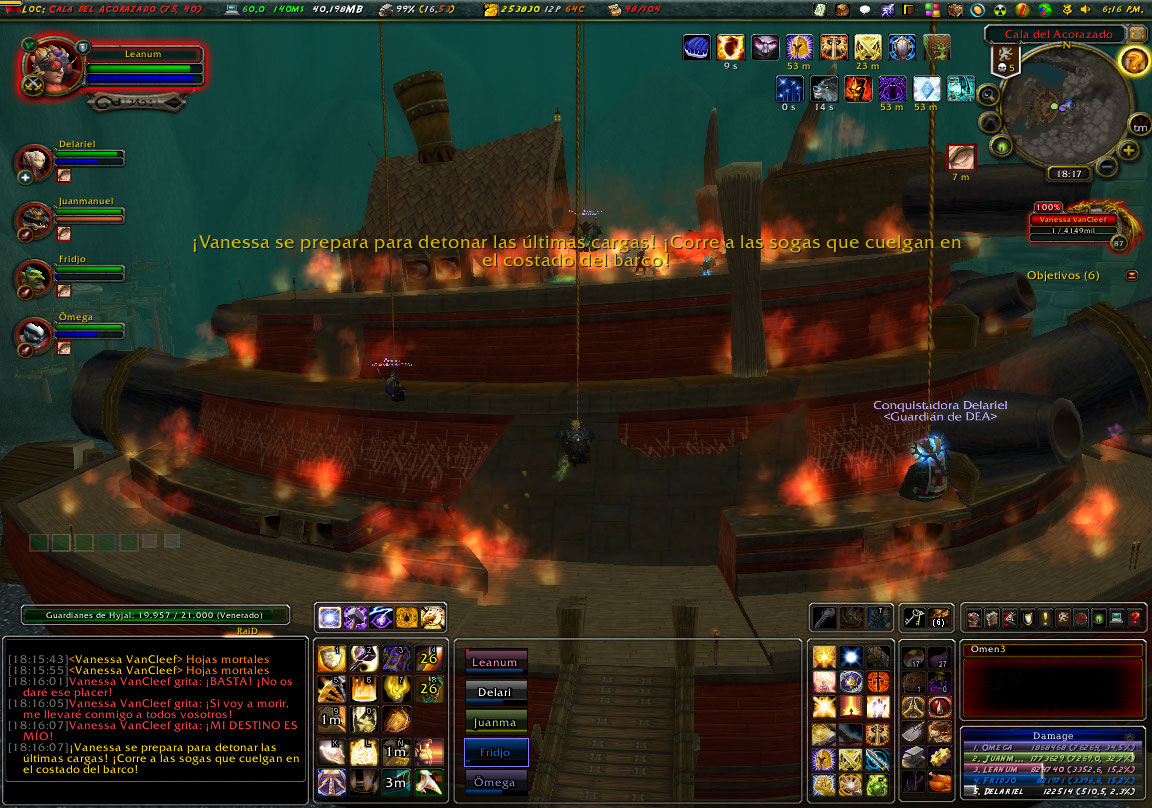This screenshot has height=808, width=1152.
Task: Select Leanum's player portrait frame
Action: (x=47, y=68)
